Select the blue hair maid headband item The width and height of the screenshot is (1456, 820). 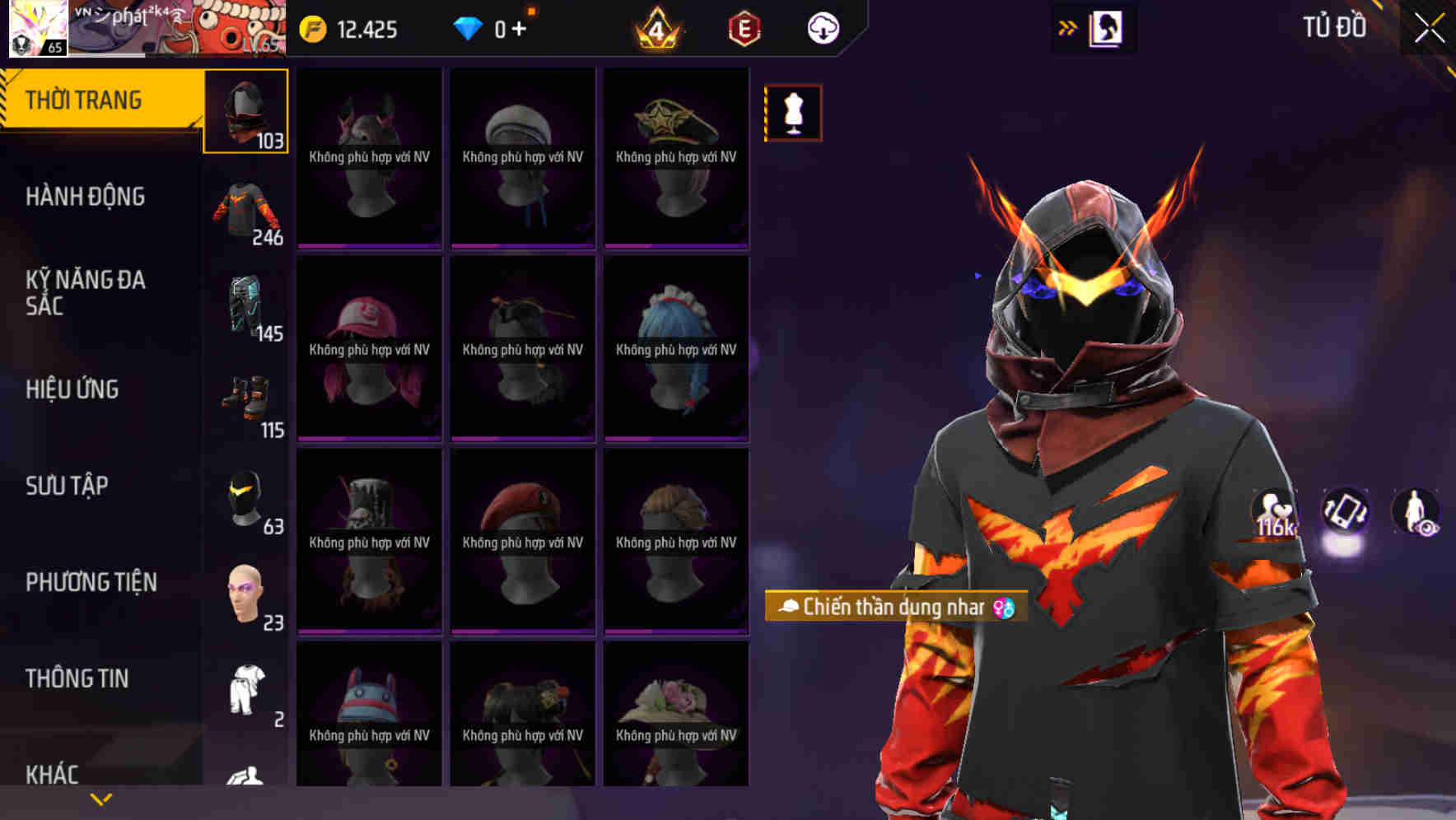675,350
